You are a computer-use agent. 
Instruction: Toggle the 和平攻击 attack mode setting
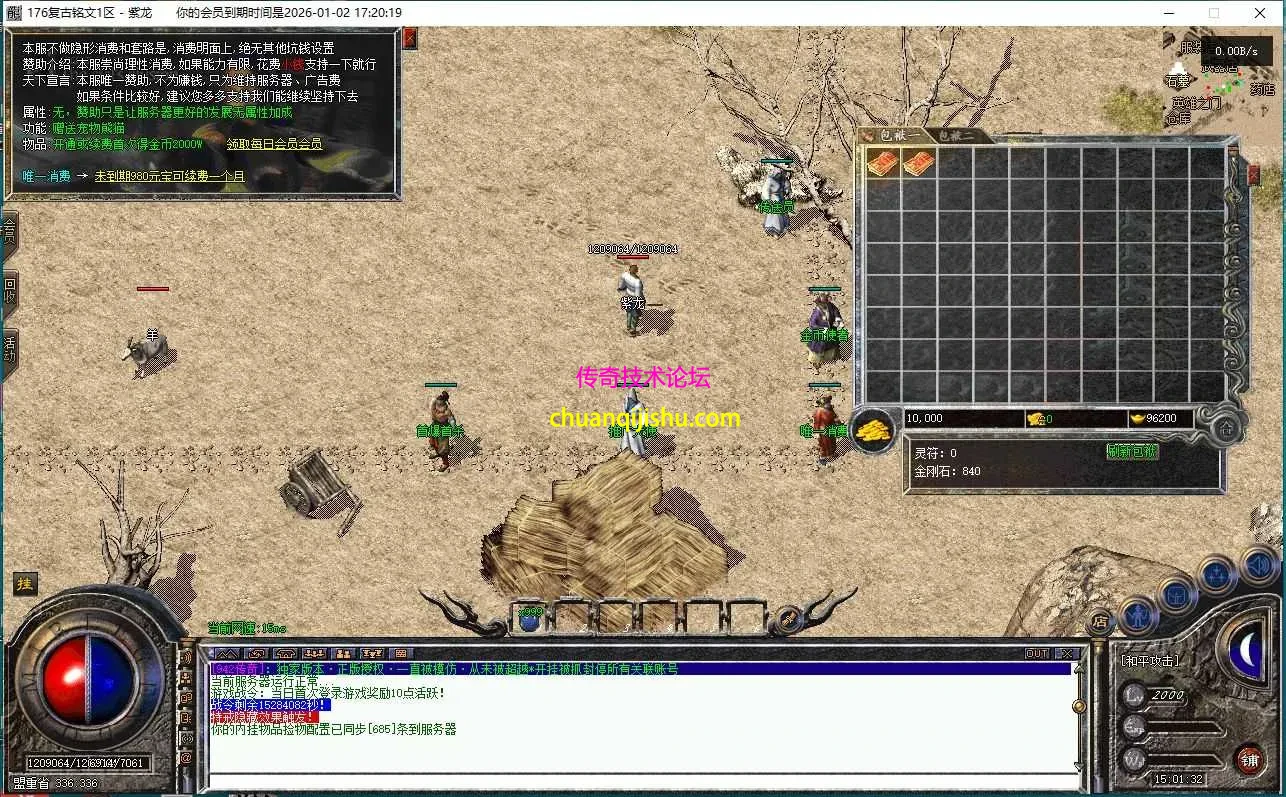tap(1150, 660)
